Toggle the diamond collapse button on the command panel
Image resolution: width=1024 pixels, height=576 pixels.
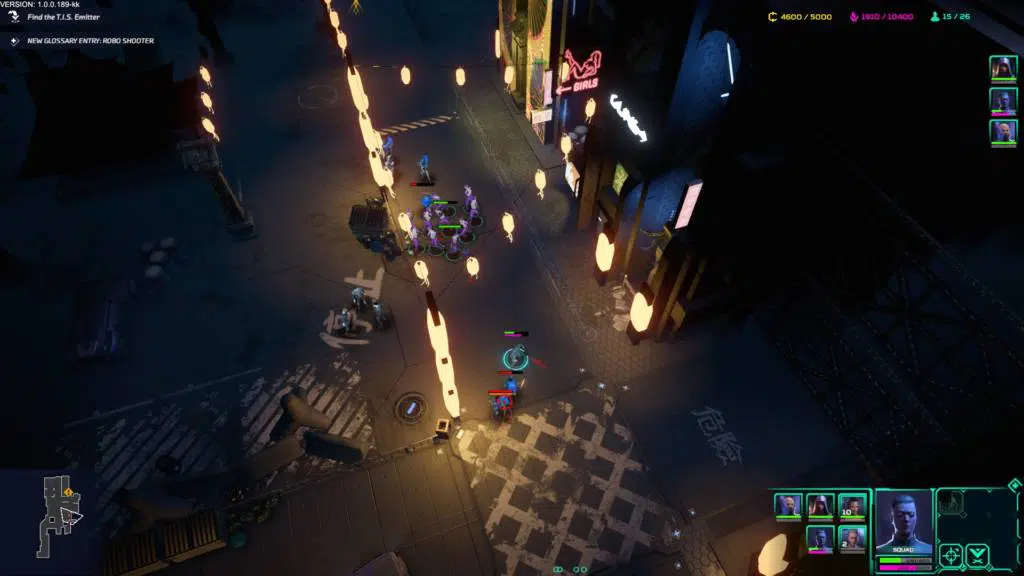[x=1014, y=486]
